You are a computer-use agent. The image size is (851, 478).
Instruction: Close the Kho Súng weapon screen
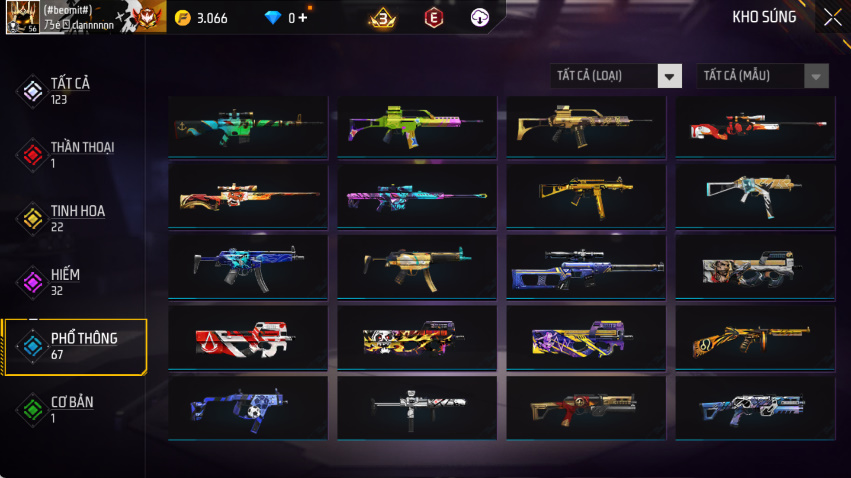click(x=832, y=17)
